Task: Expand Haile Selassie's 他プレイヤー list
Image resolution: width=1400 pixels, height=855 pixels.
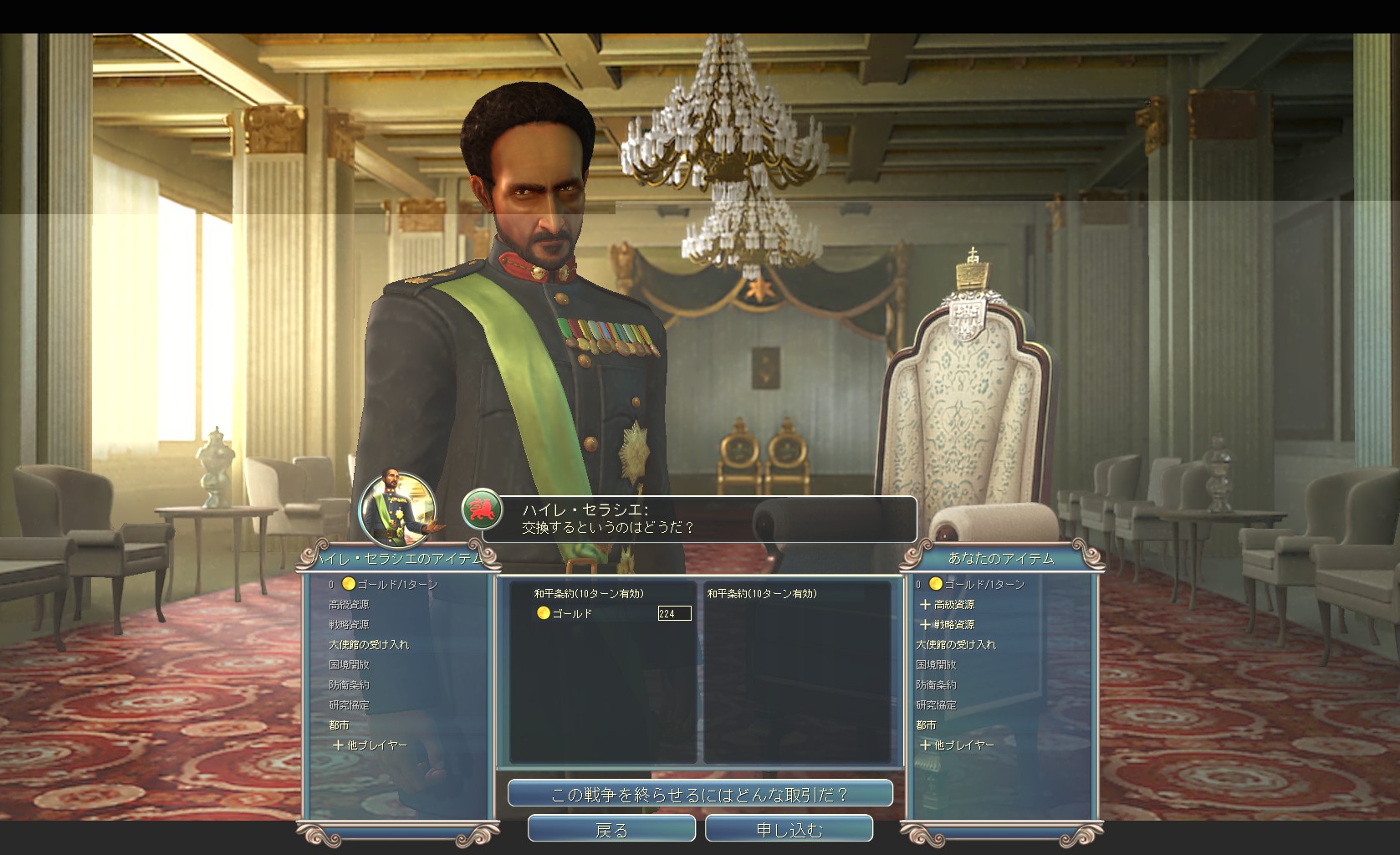Action: [x=376, y=745]
